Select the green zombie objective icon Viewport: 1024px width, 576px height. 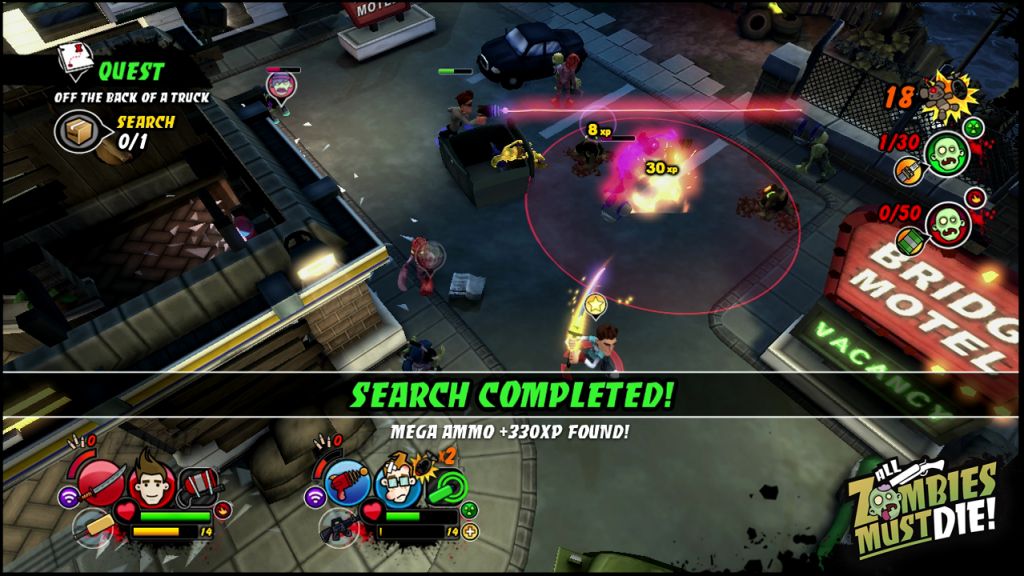[x=945, y=154]
